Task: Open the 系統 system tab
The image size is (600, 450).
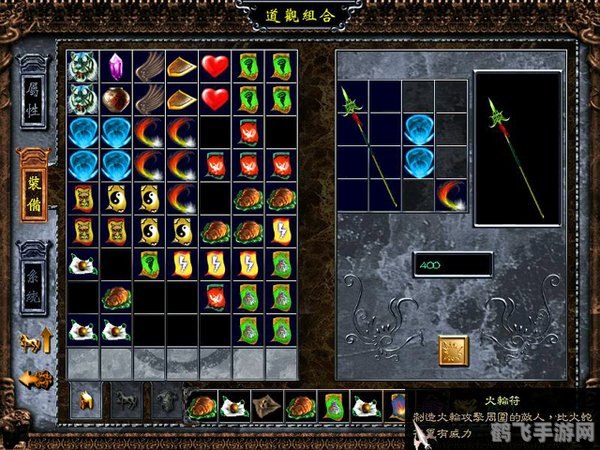Action: pos(35,272)
